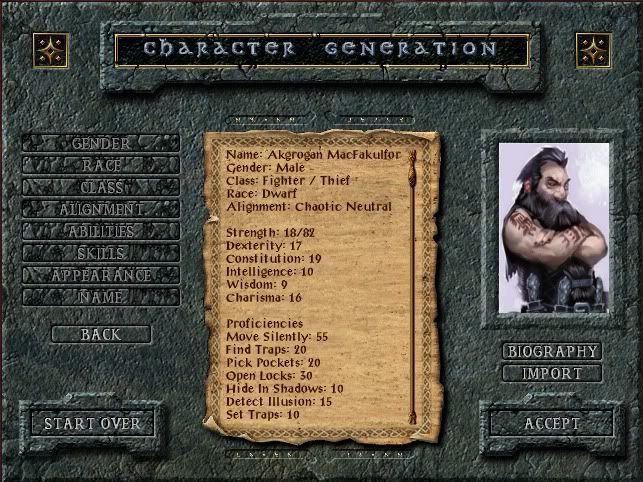The height and width of the screenshot is (482, 643).
Task: Open the Skills step
Action: click(x=101, y=254)
